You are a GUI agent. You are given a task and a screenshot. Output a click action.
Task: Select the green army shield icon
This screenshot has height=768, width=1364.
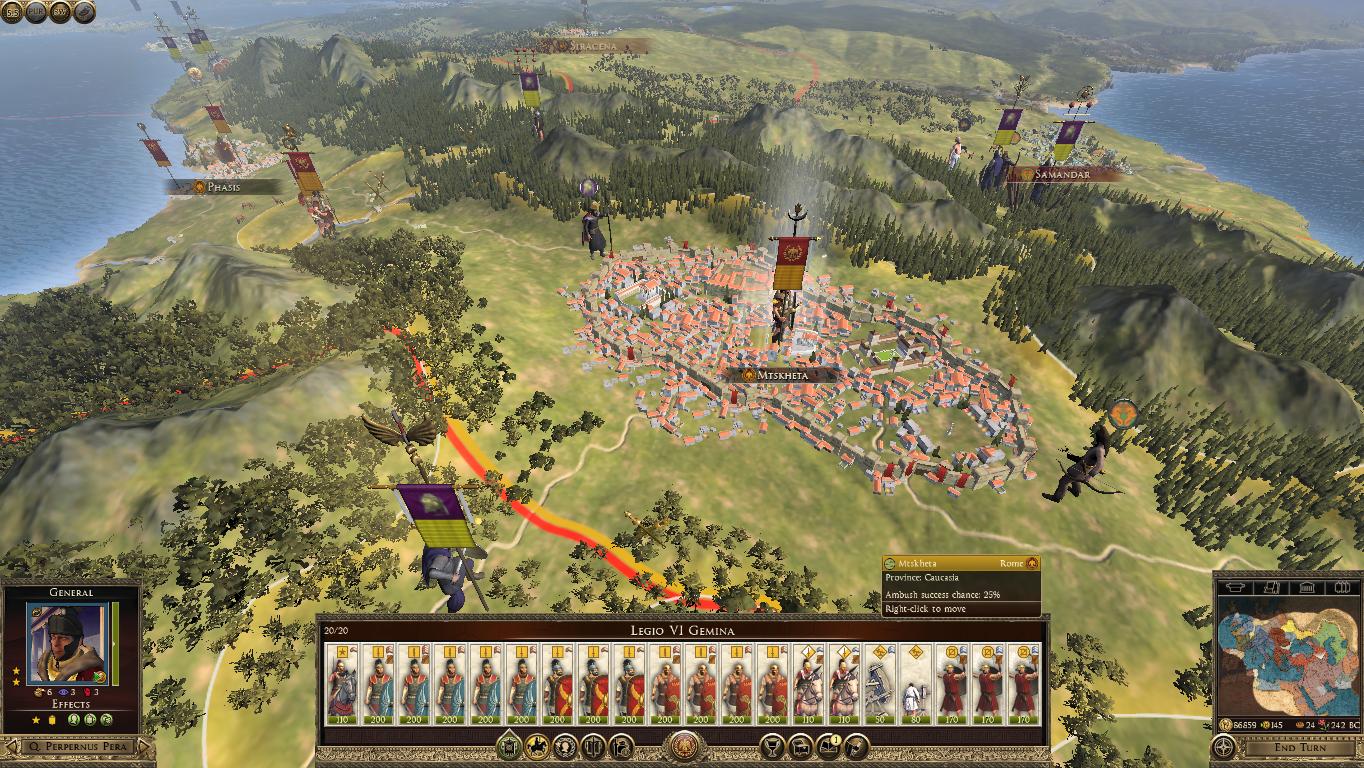coord(508,746)
